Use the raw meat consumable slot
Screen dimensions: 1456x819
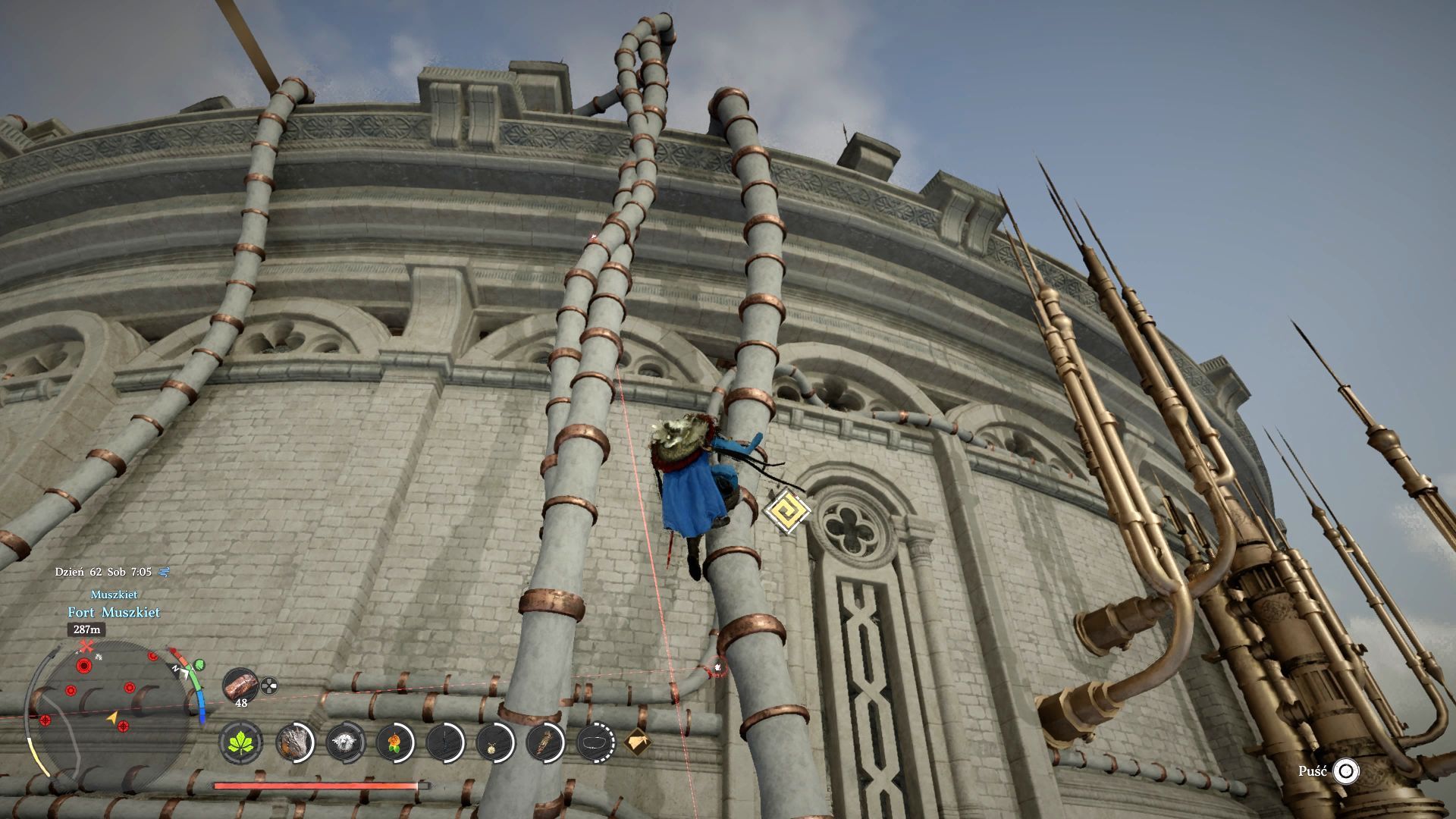pyautogui.click(x=241, y=686)
